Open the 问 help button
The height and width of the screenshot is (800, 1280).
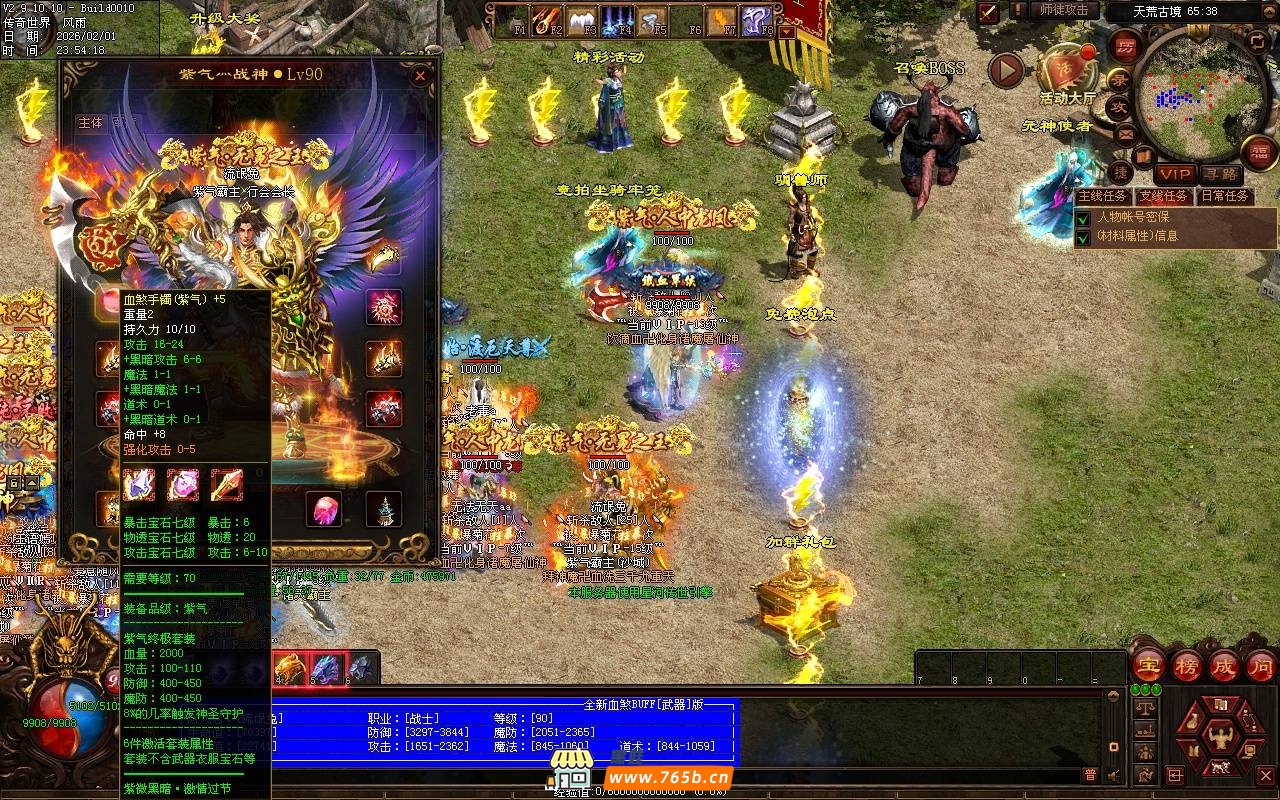tap(1260, 665)
